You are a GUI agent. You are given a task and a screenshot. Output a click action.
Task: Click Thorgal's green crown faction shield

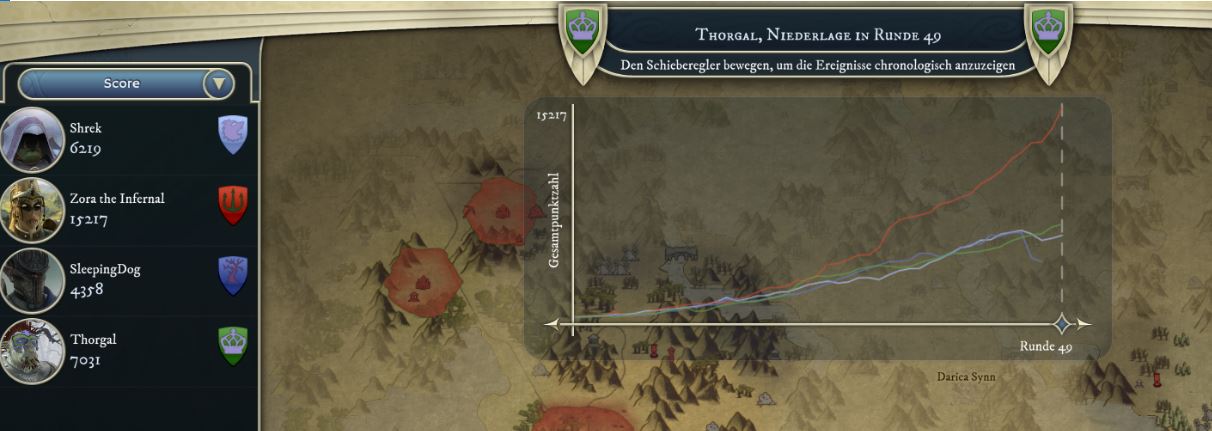pos(233,346)
